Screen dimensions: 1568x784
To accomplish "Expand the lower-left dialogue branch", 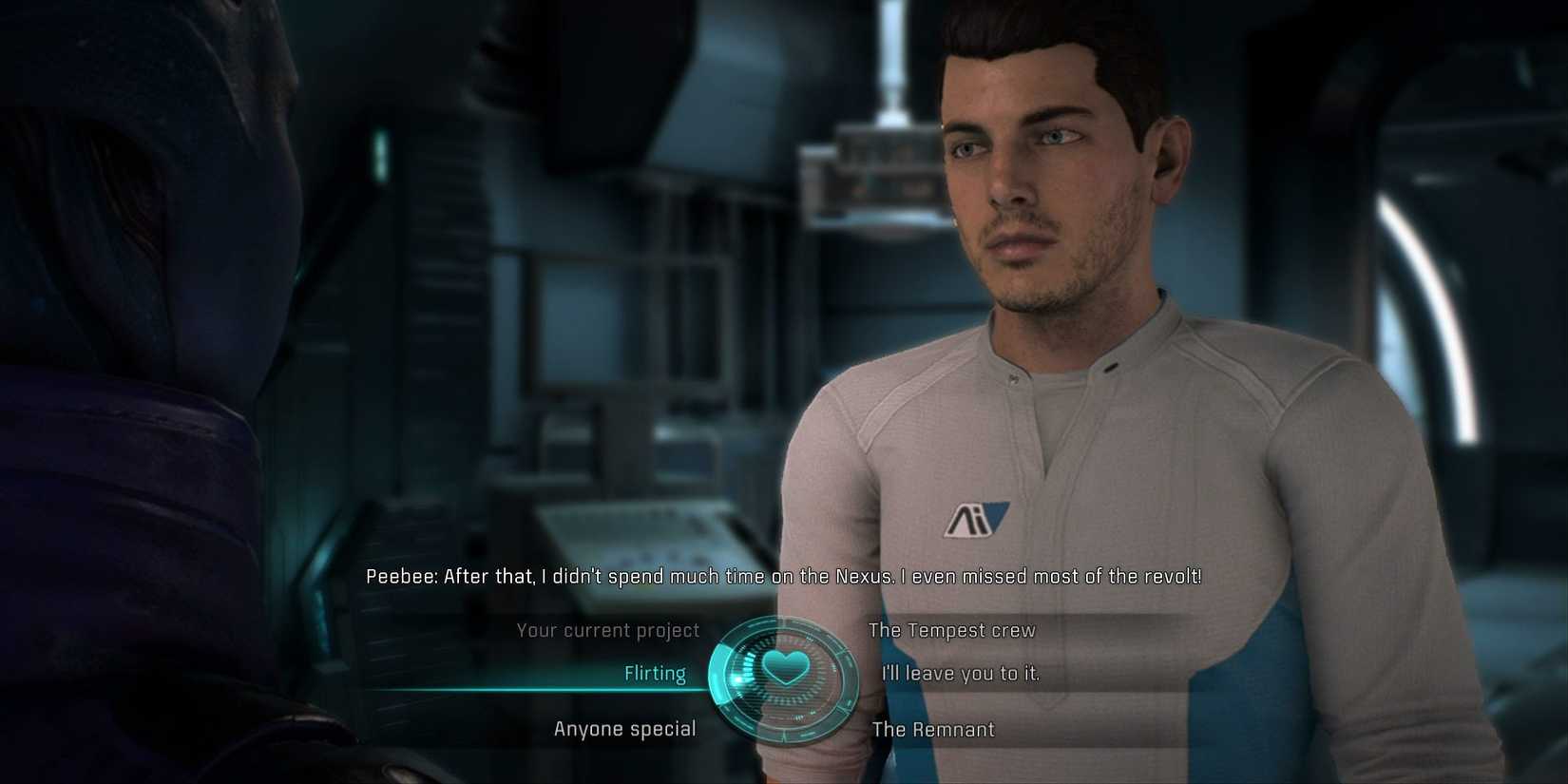I will 625,729.
